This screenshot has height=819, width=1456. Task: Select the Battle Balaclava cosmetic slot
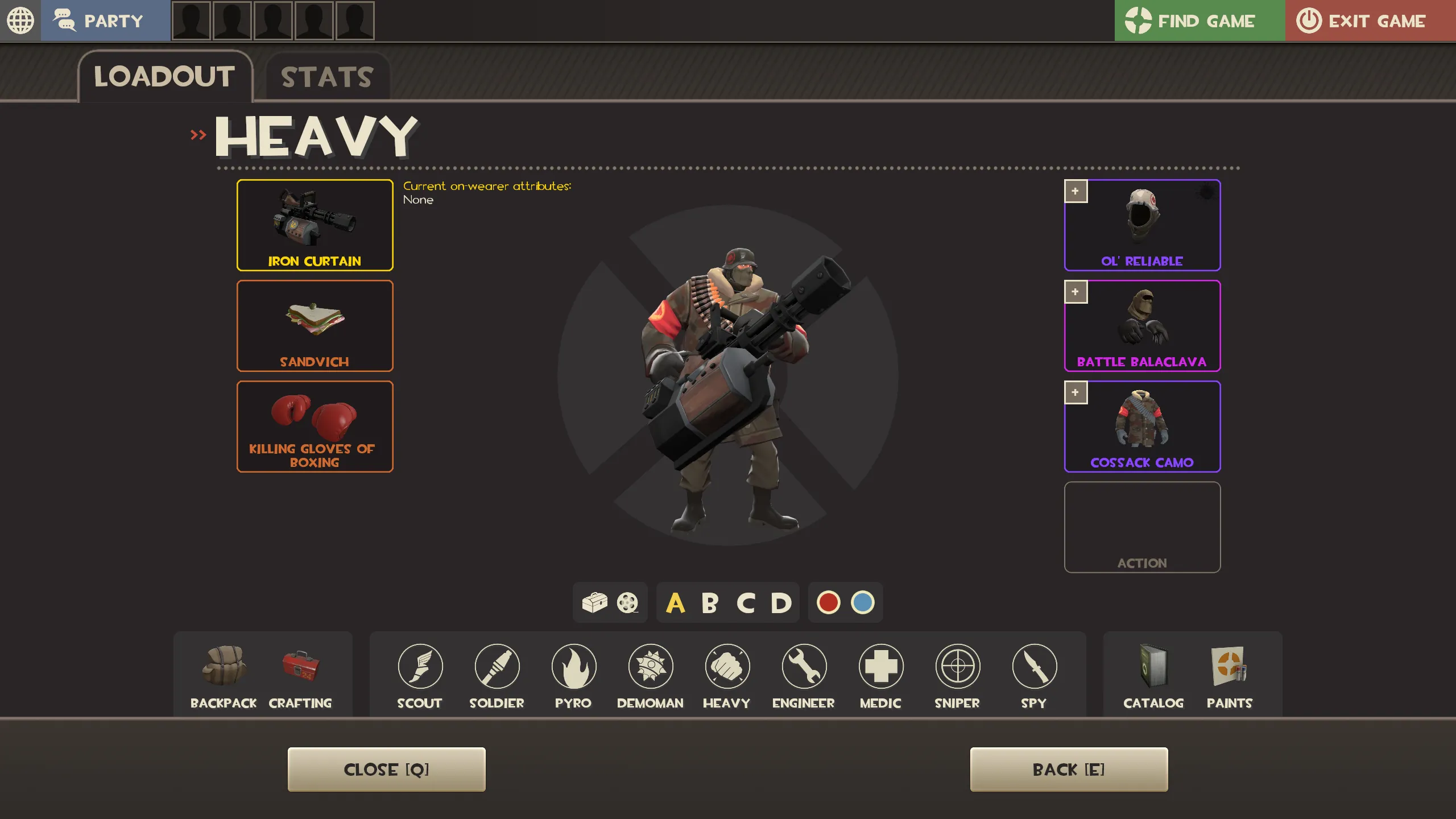click(1142, 326)
